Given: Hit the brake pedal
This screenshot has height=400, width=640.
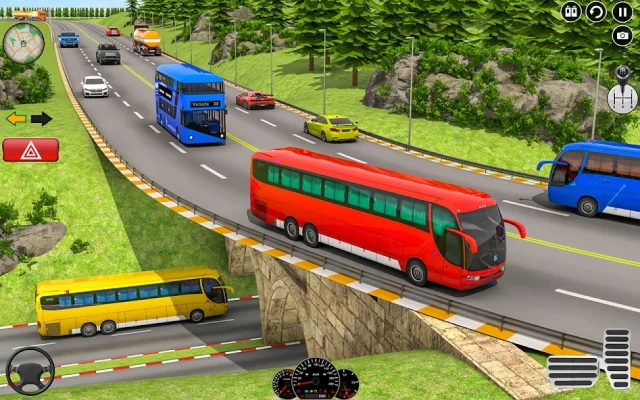Looking at the screenshot, I should (572, 371).
